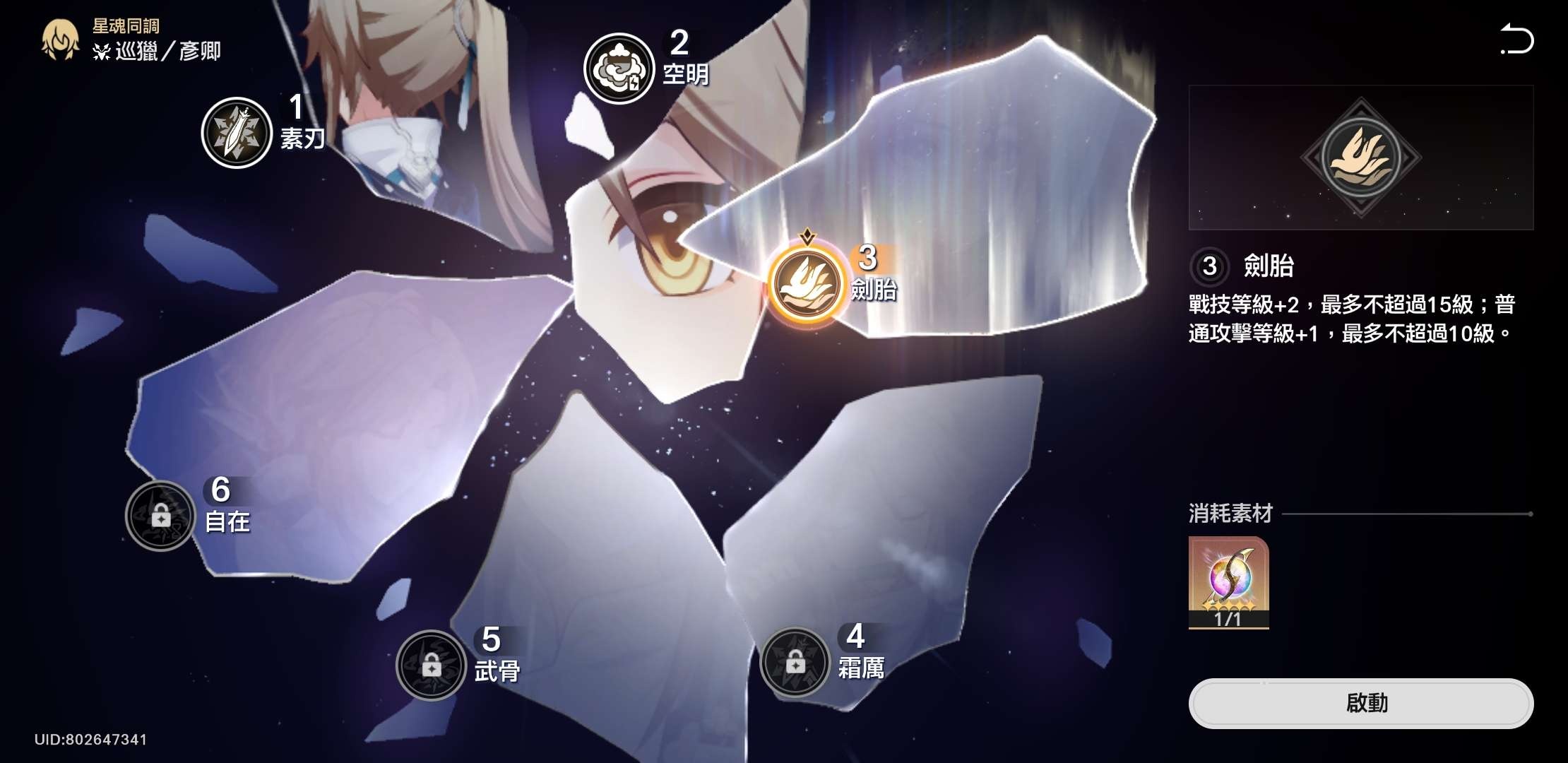Open locked Eidolon 4 霜厲 node

(x=795, y=663)
